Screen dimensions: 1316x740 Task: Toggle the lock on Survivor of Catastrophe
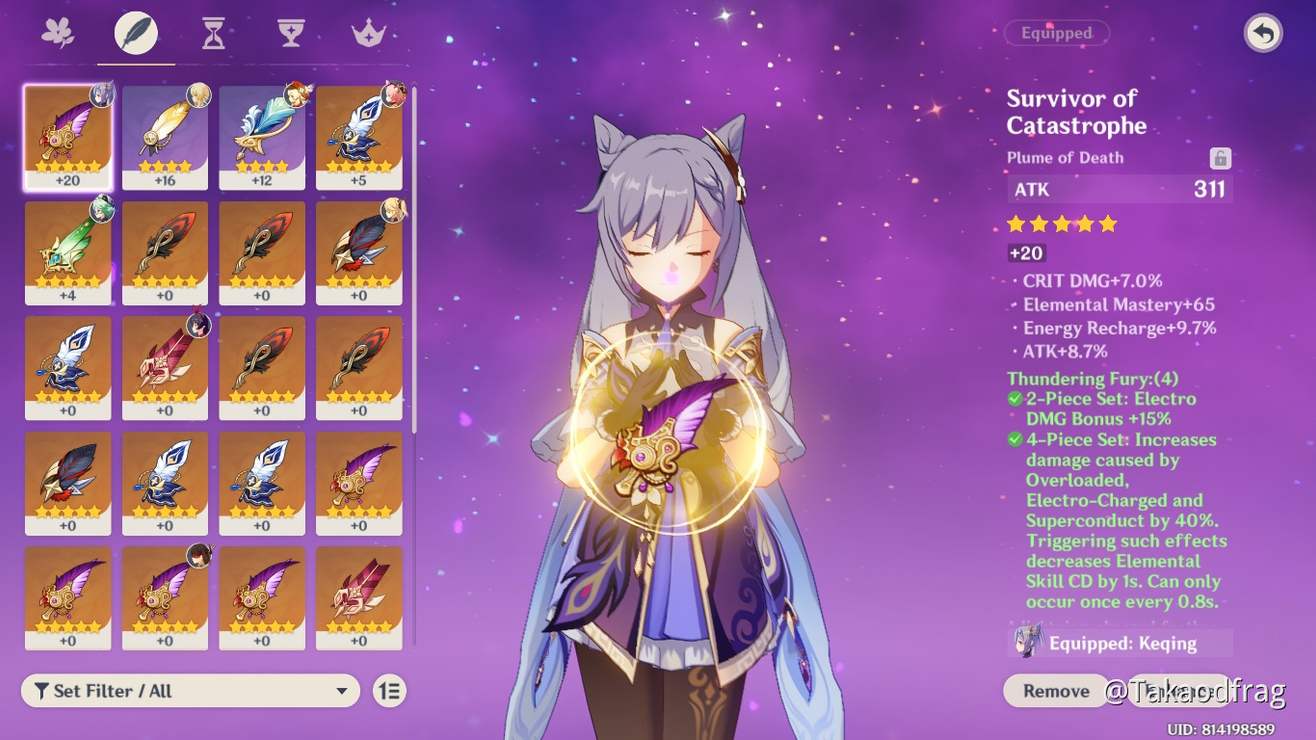click(1222, 157)
